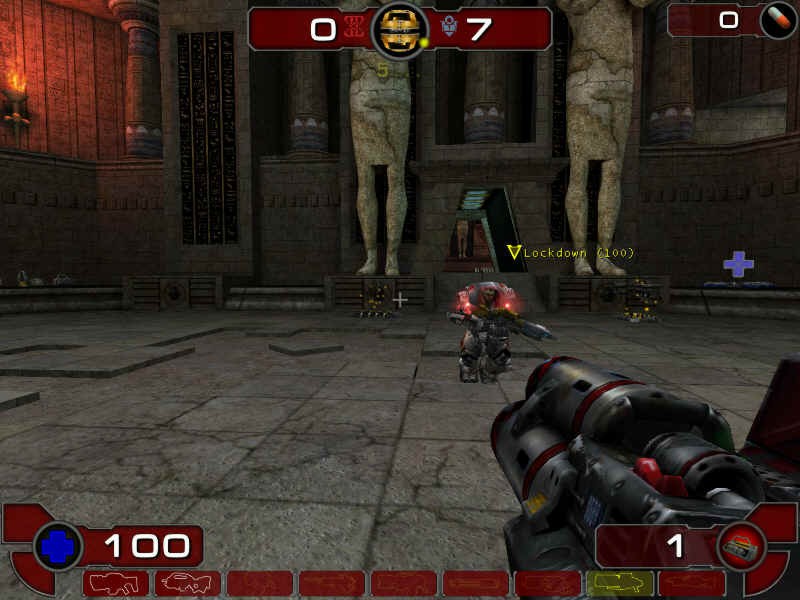Image resolution: width=800 pixels, height=600 pixels.
Task: Select the highlighted yellow weapon slot
Action: pyautogui.click(x=619, y=583)
